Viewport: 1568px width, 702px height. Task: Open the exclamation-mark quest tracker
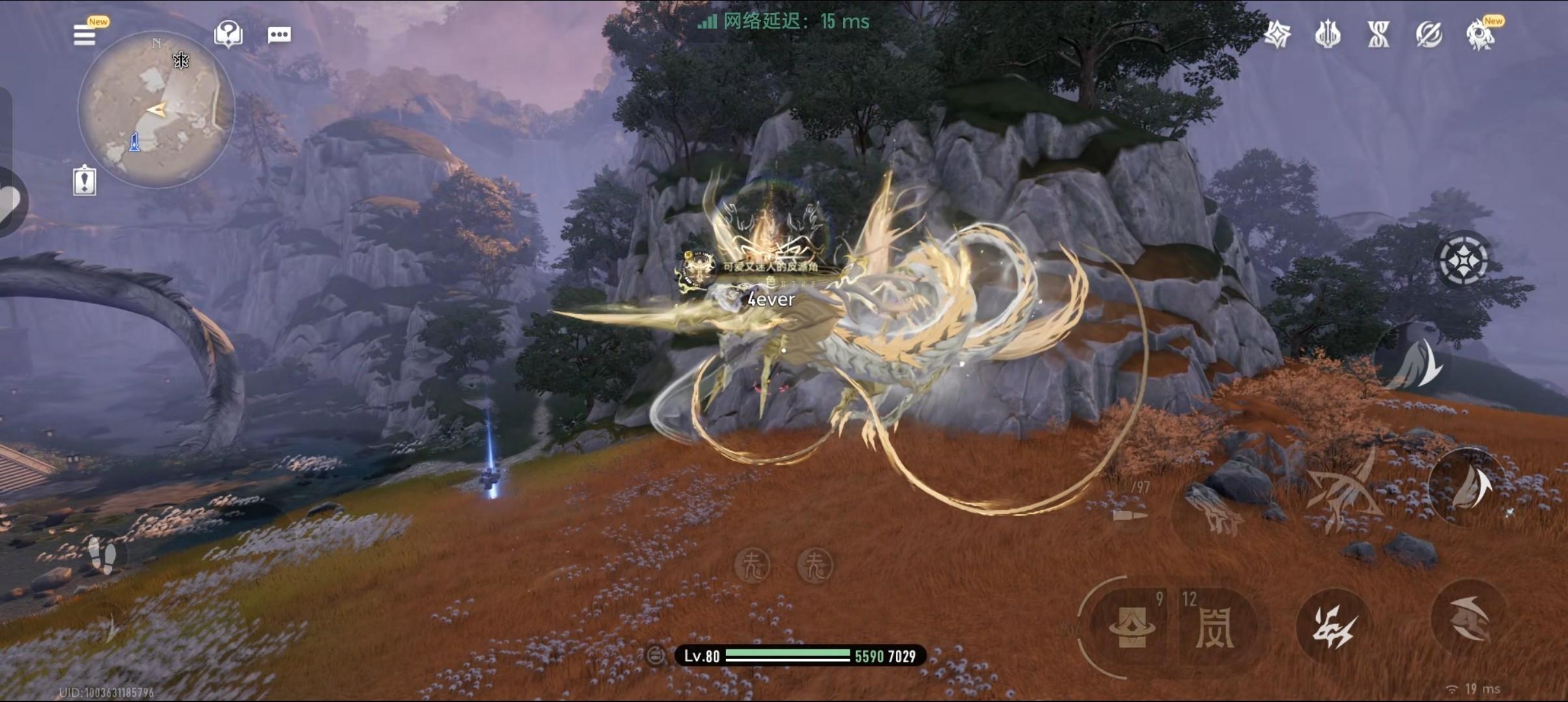tap(85, 181)
